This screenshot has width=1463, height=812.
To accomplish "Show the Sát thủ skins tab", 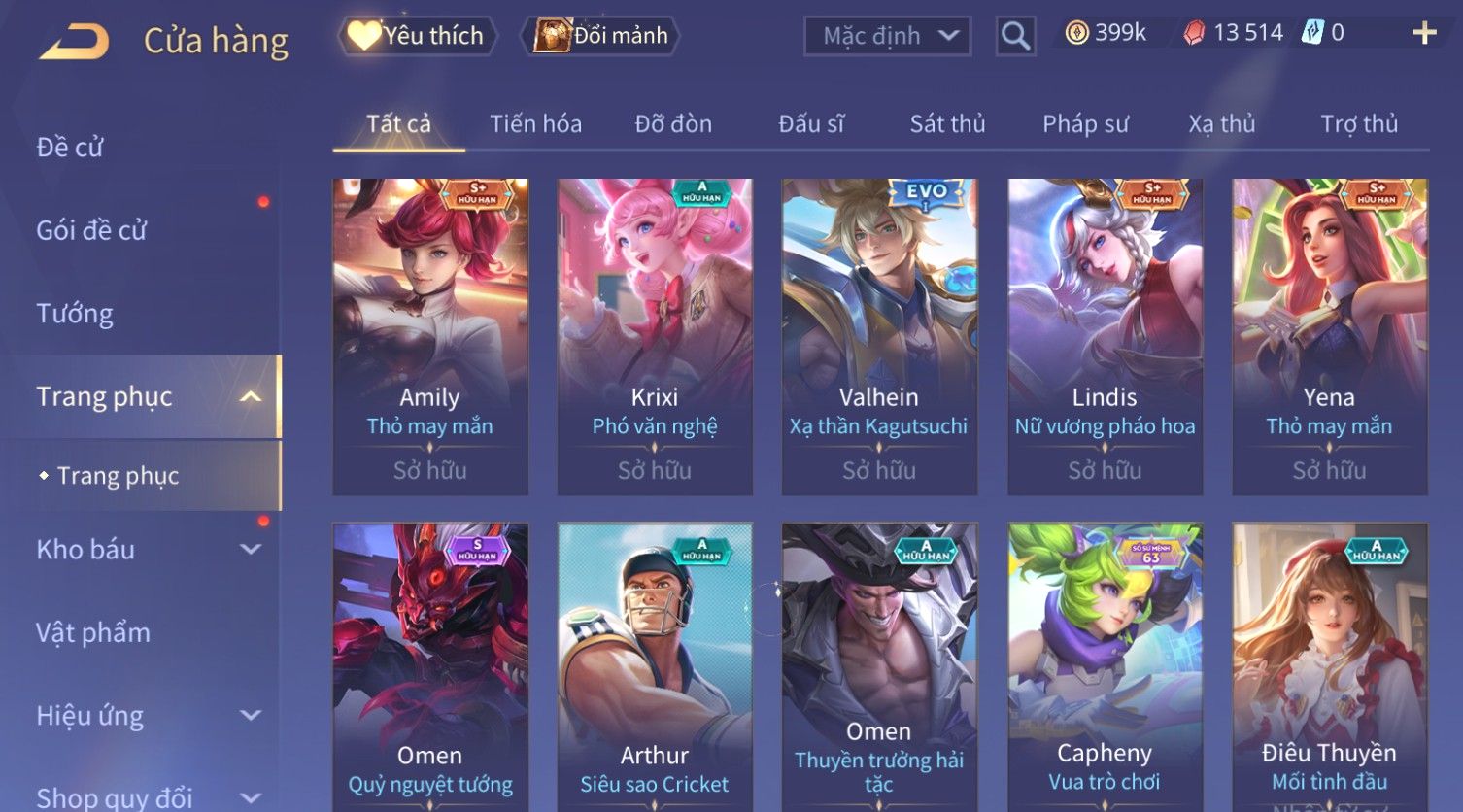I will click(947, 123).
